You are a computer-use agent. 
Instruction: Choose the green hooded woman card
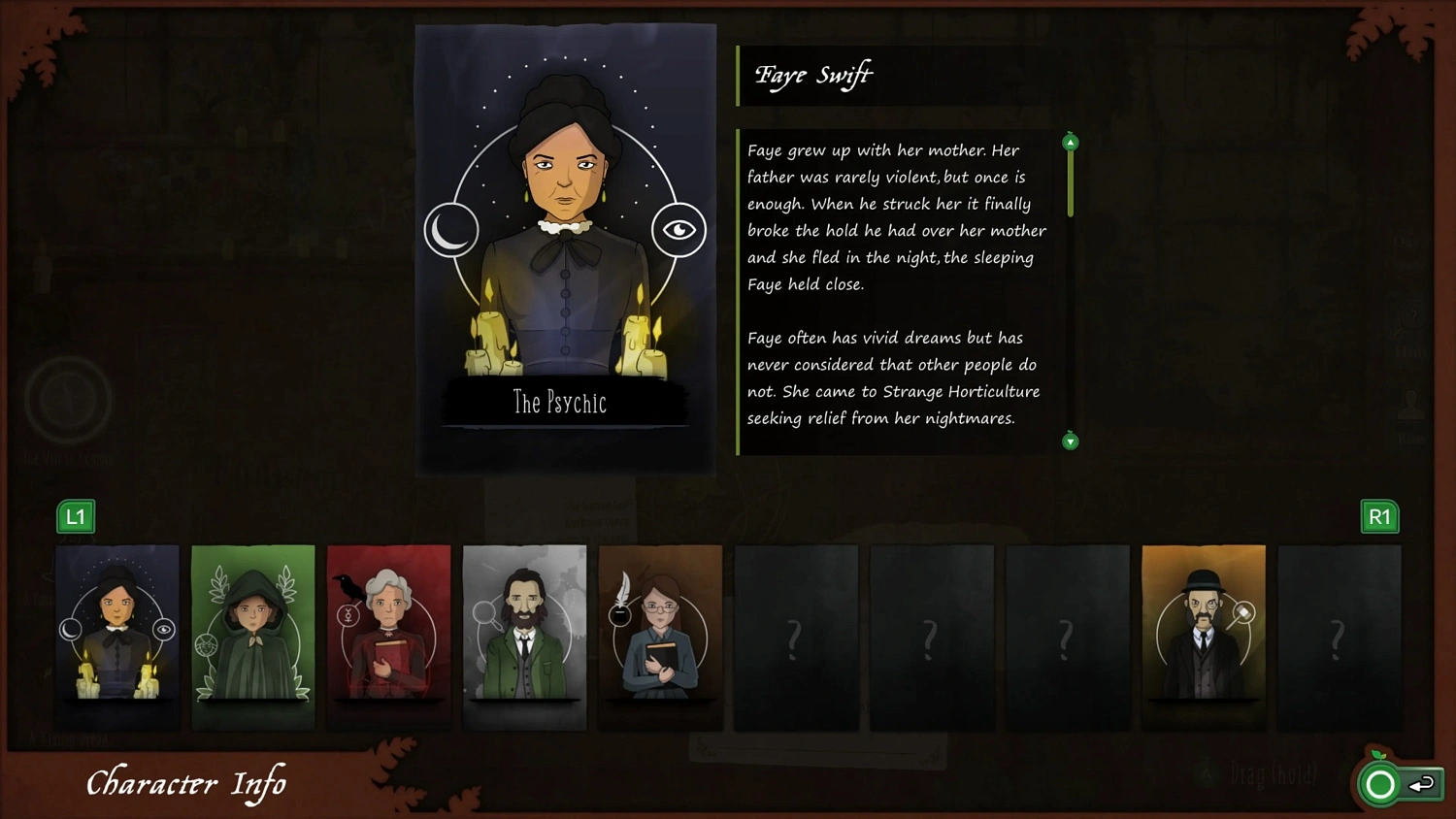click(x=253, y=637)
